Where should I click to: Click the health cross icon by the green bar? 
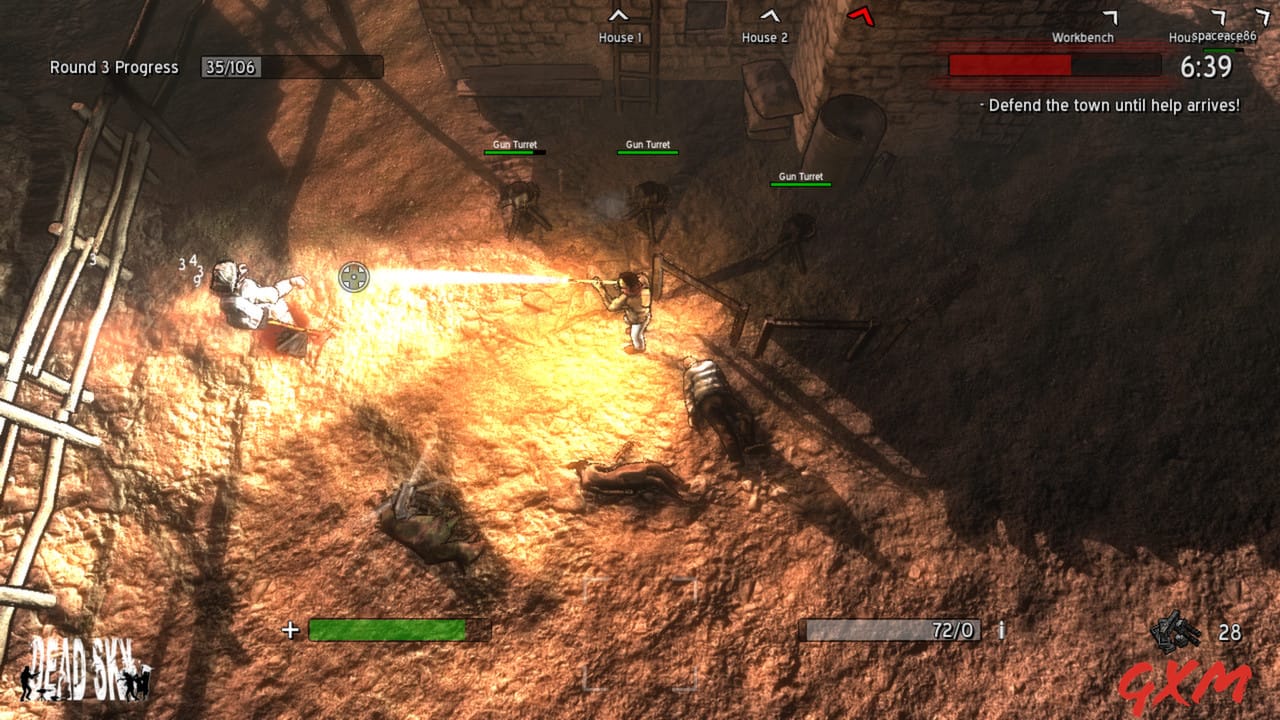291,631
